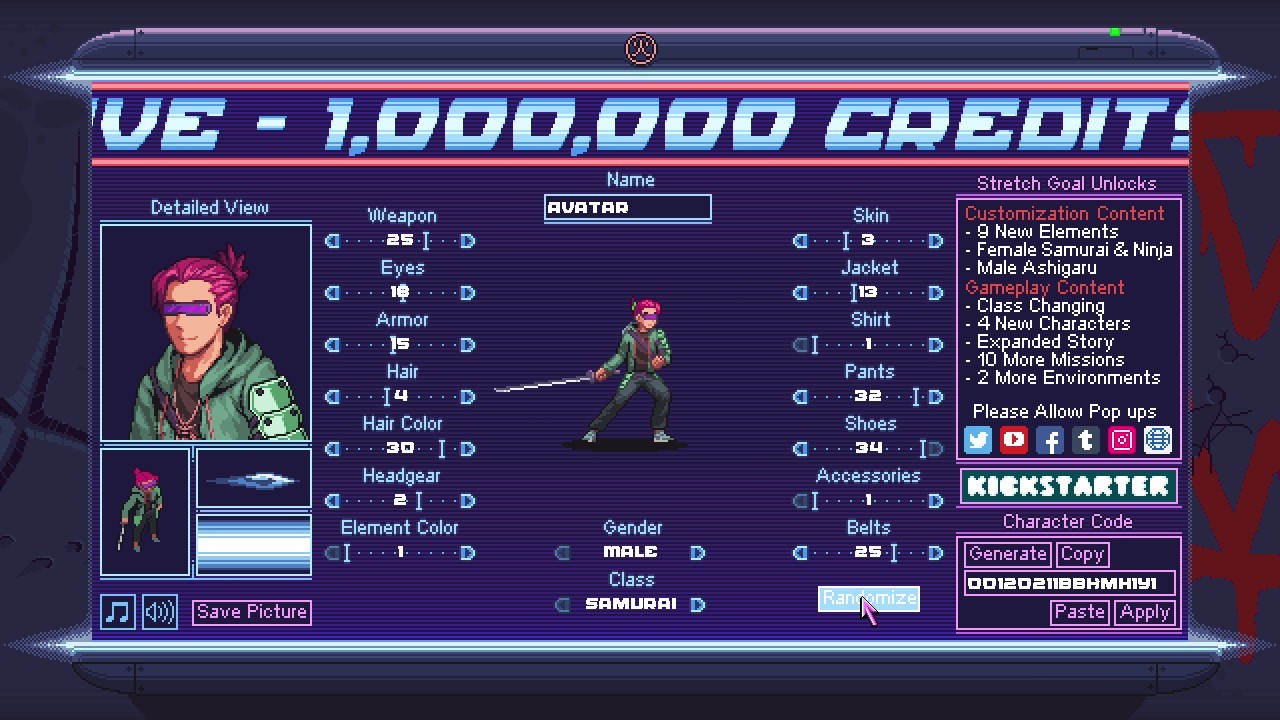Change class from Samurai with right arrow

coord(697,603)
